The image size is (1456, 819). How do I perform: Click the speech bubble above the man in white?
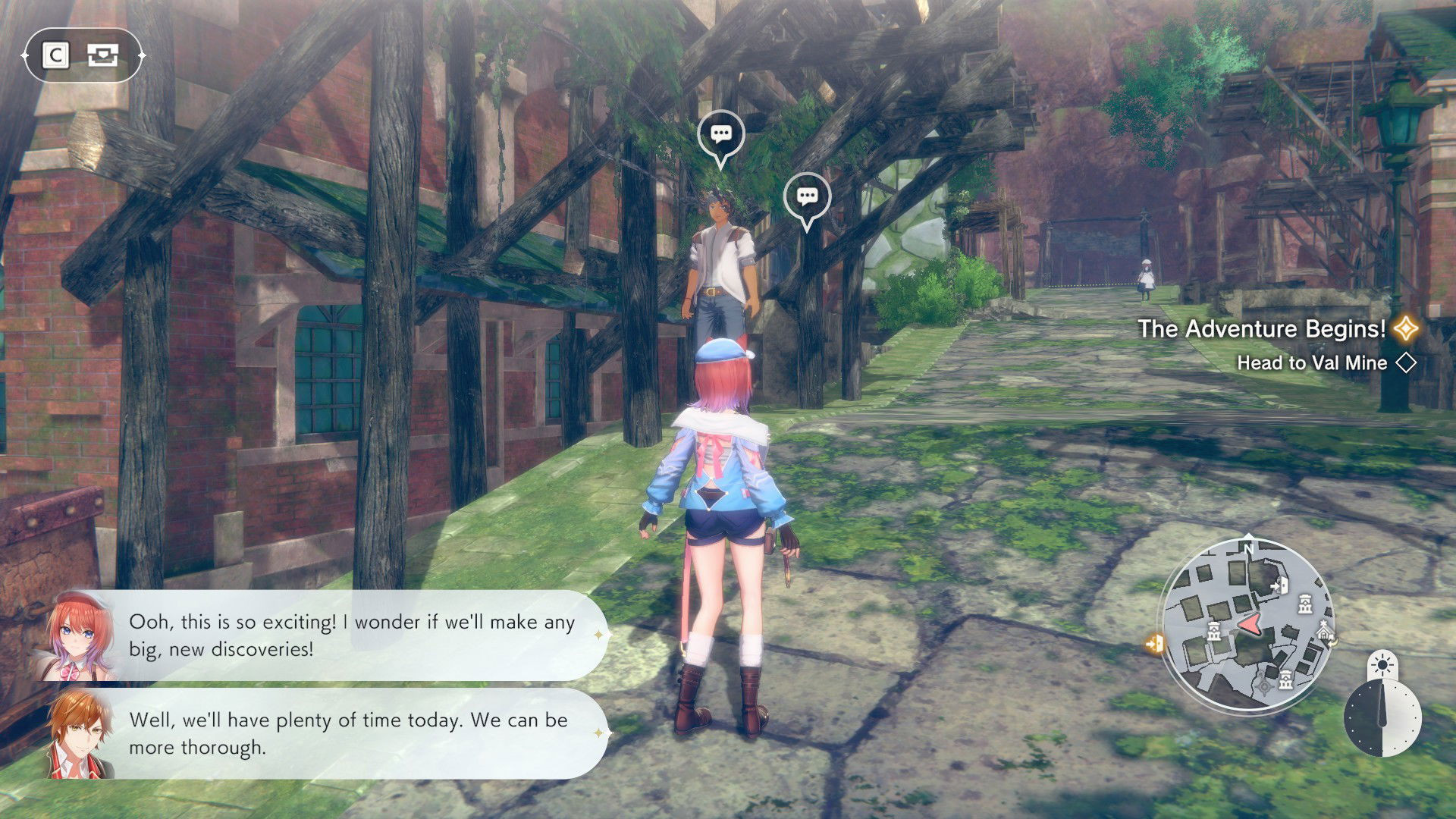pyautogui.click(x=720, y=135)
